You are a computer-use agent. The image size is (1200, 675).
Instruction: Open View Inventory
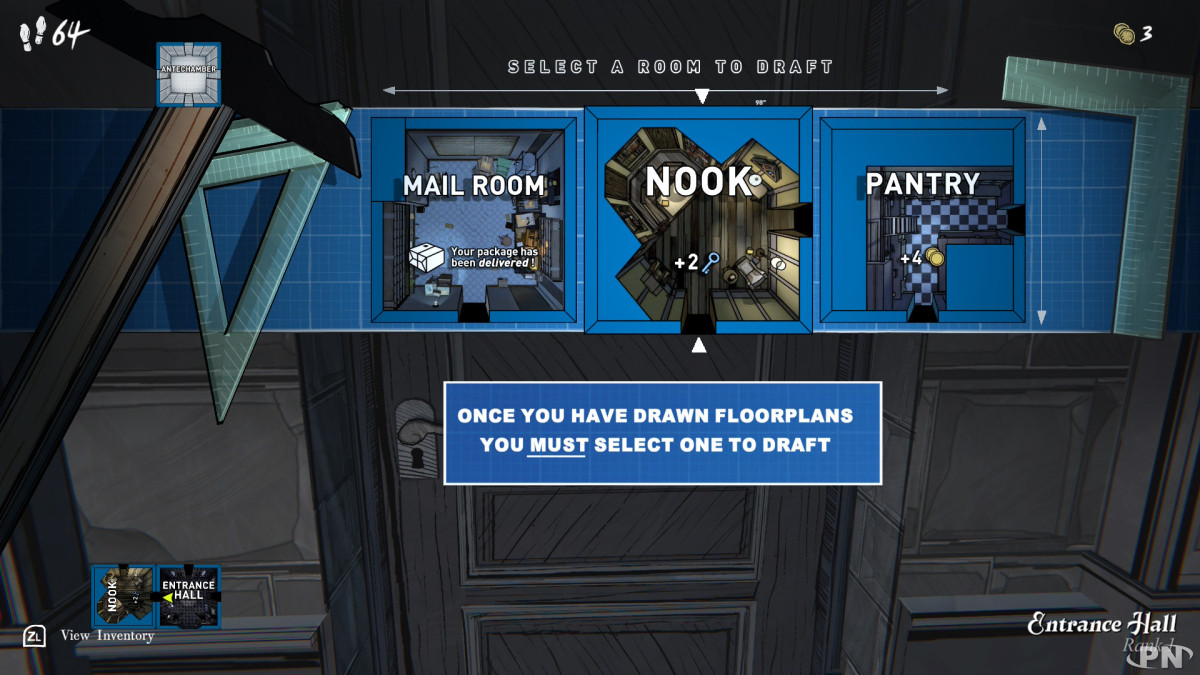pos(107,635)
